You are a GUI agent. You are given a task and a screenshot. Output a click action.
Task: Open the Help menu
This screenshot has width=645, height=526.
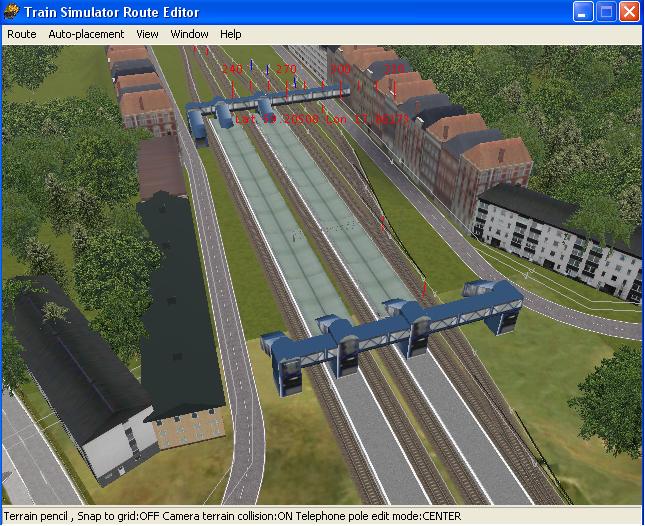(231, 34)
